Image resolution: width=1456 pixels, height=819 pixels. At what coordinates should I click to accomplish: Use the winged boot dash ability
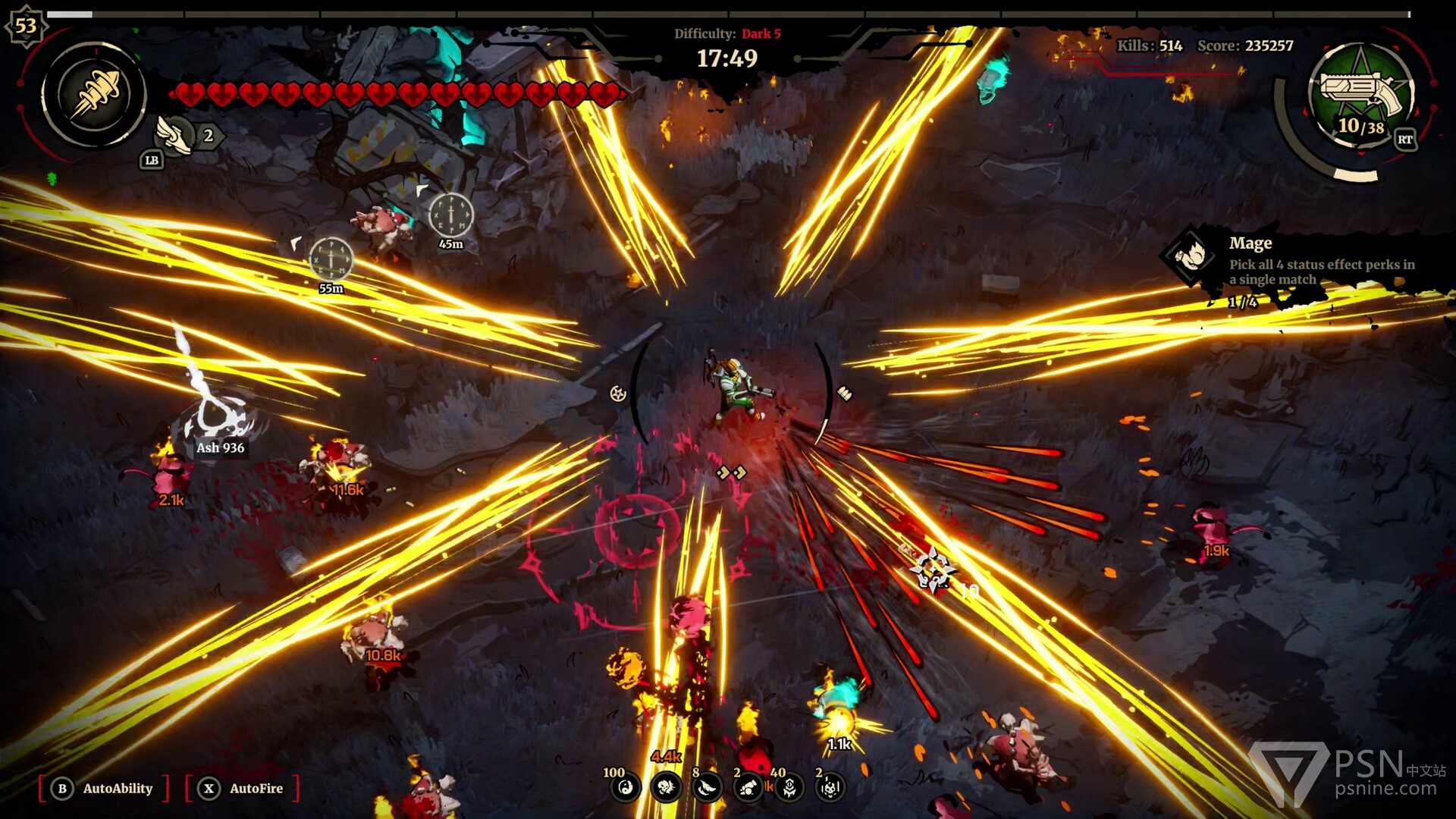[174, 136]
